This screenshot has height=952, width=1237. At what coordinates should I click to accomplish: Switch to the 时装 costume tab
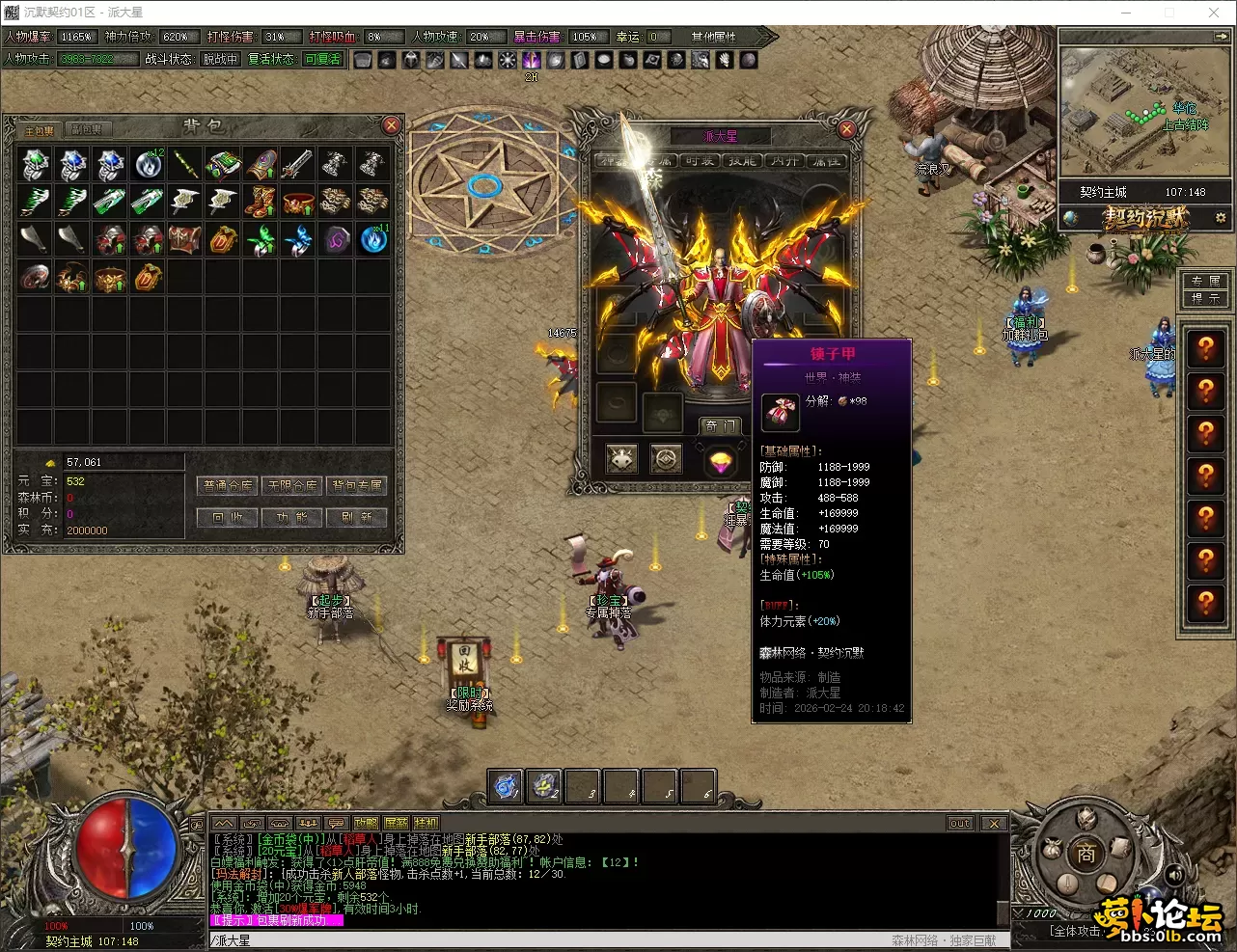(x=700, y=161)
